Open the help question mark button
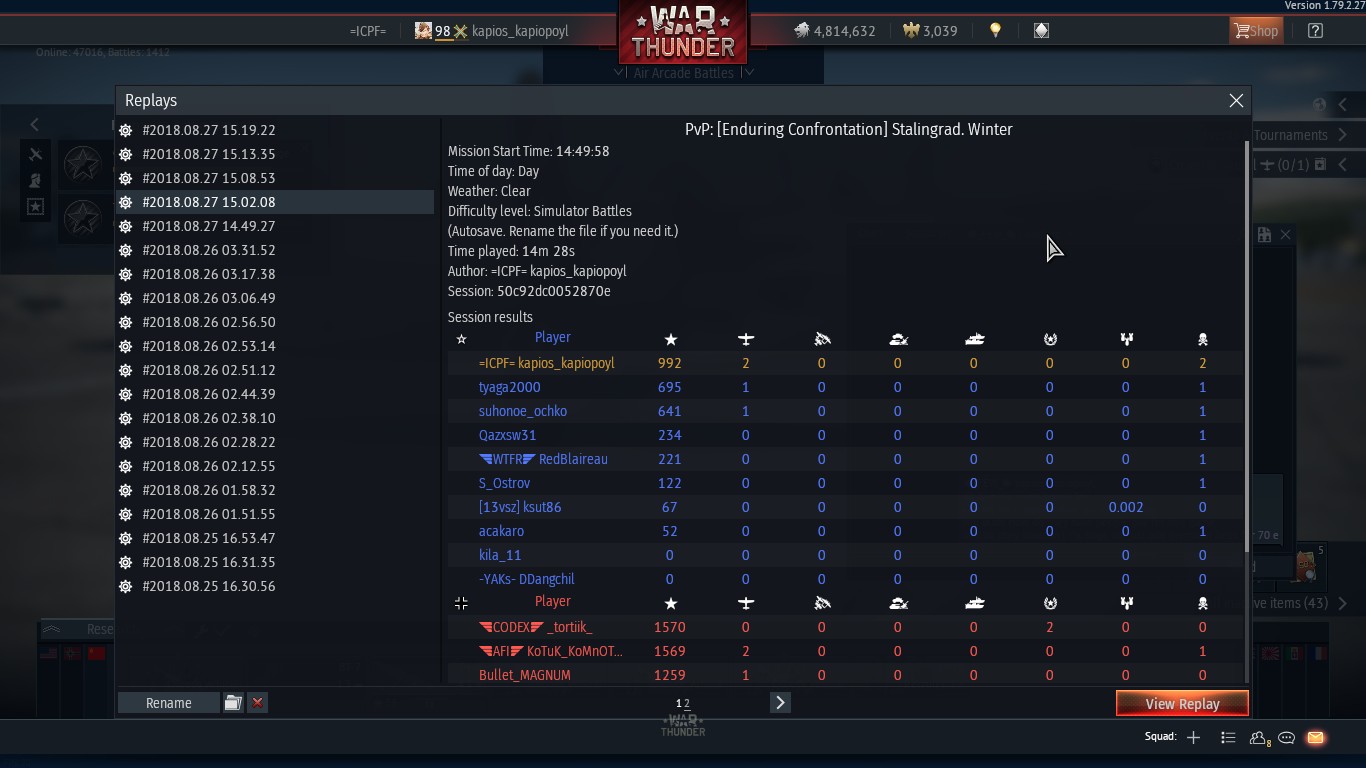Viewport: 1366px width, 768px height. (x=1315, y=31)
